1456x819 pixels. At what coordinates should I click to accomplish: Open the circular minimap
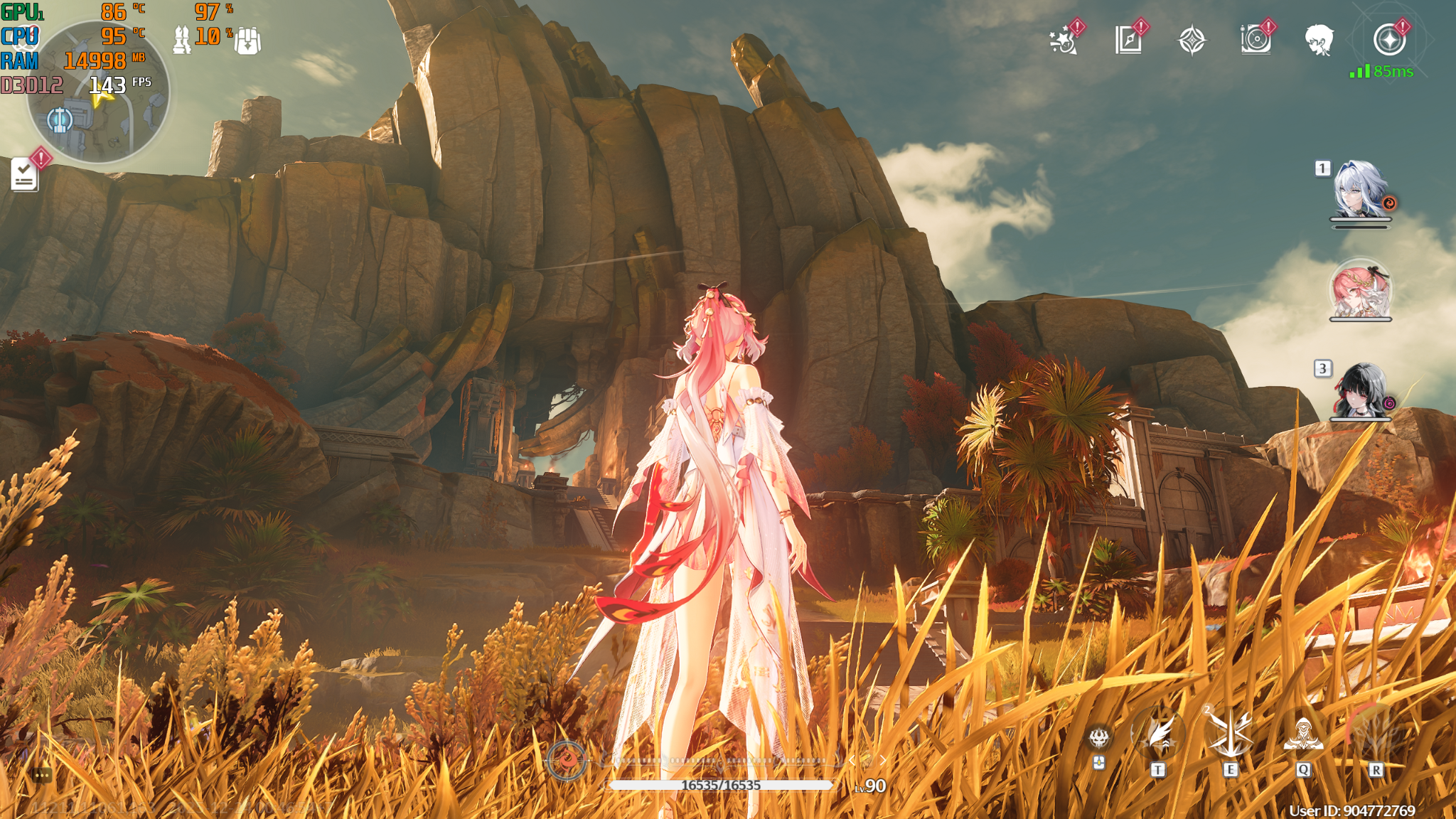(98, 92)
